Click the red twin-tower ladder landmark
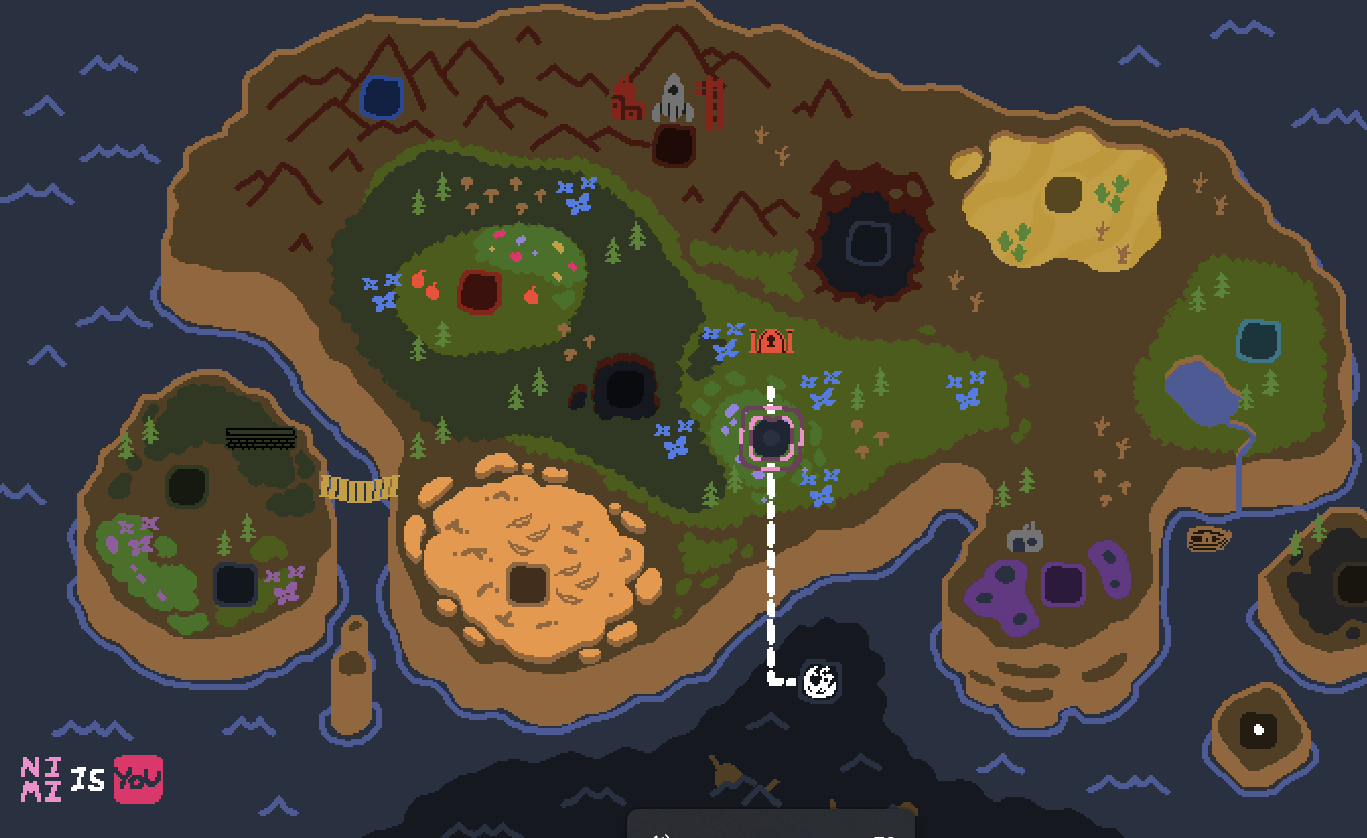Image resolution: width=1367 pixels, height=838 pixels. (712, 100)
